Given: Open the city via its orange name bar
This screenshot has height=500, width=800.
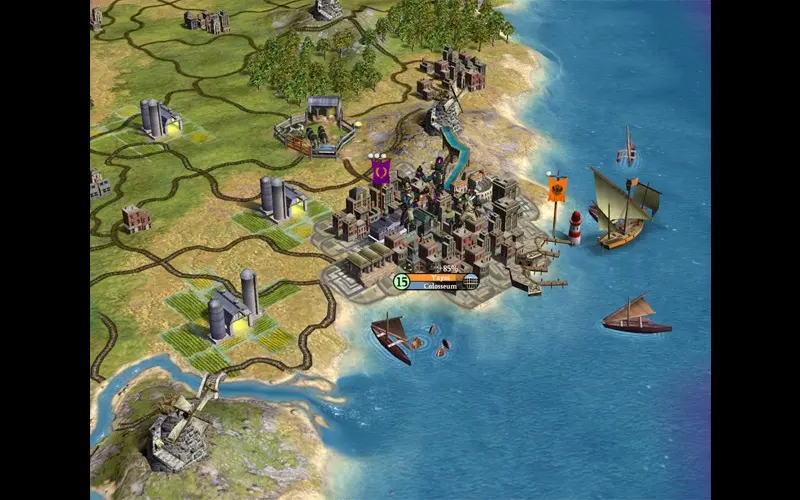Looking at the screenshot, I should (x=435, y=277).
